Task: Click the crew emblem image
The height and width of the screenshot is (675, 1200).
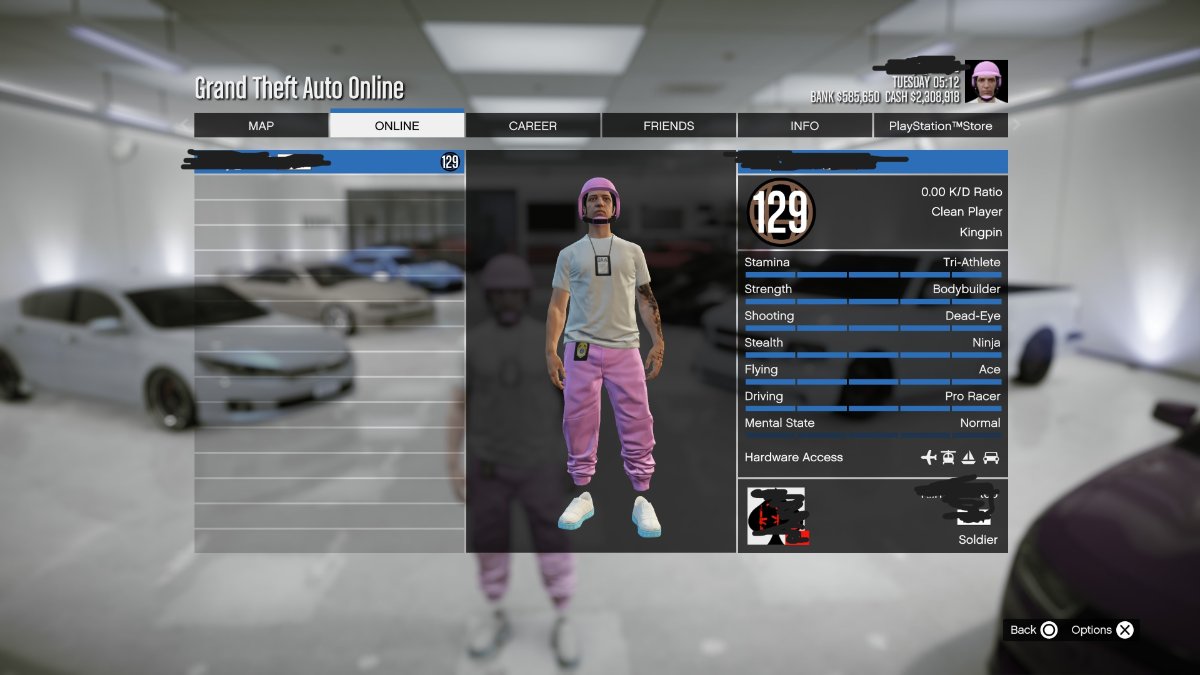Action: (776, 516)
